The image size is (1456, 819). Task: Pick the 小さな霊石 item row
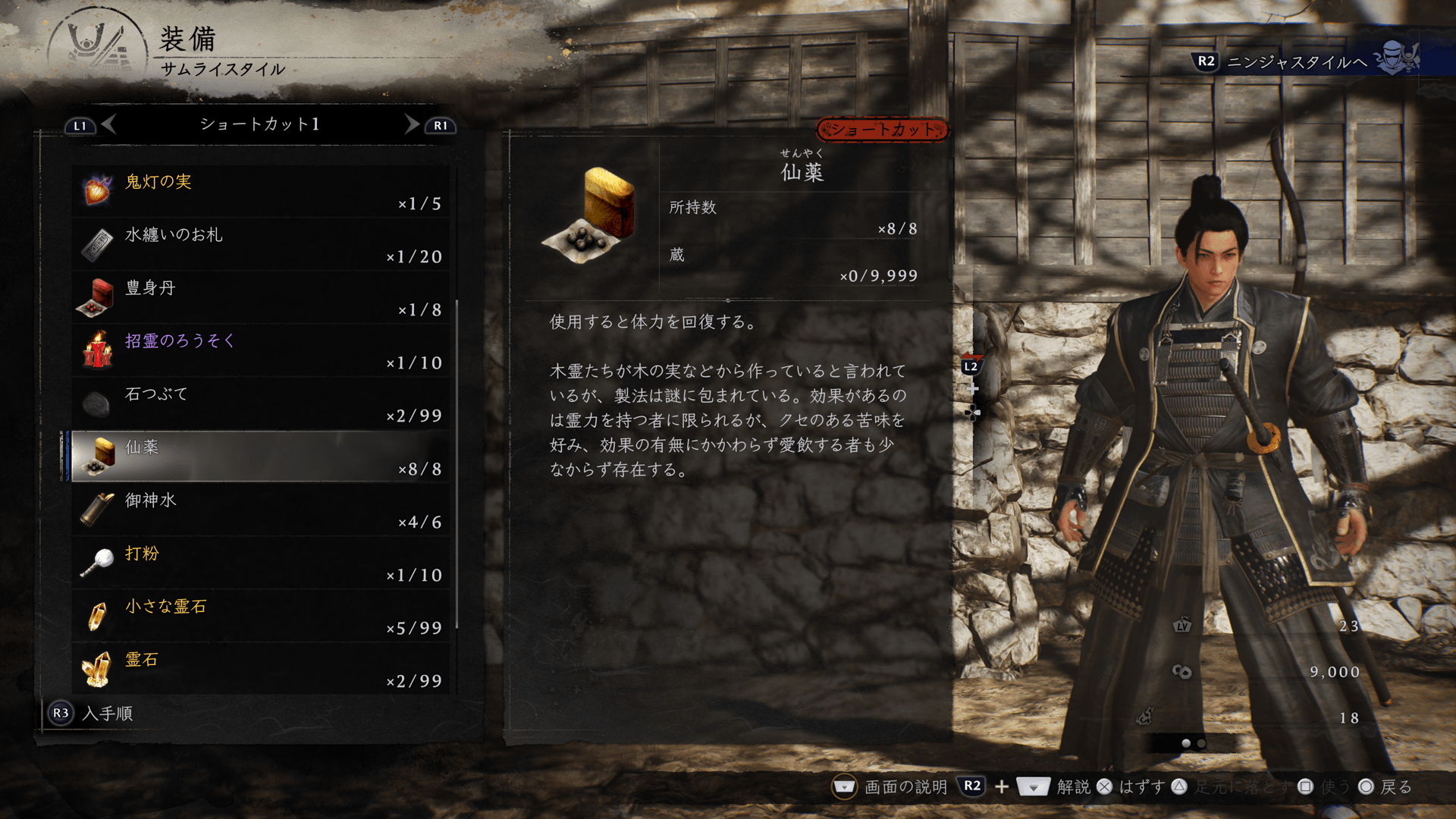pyautogui.click(x=262, y=616)
